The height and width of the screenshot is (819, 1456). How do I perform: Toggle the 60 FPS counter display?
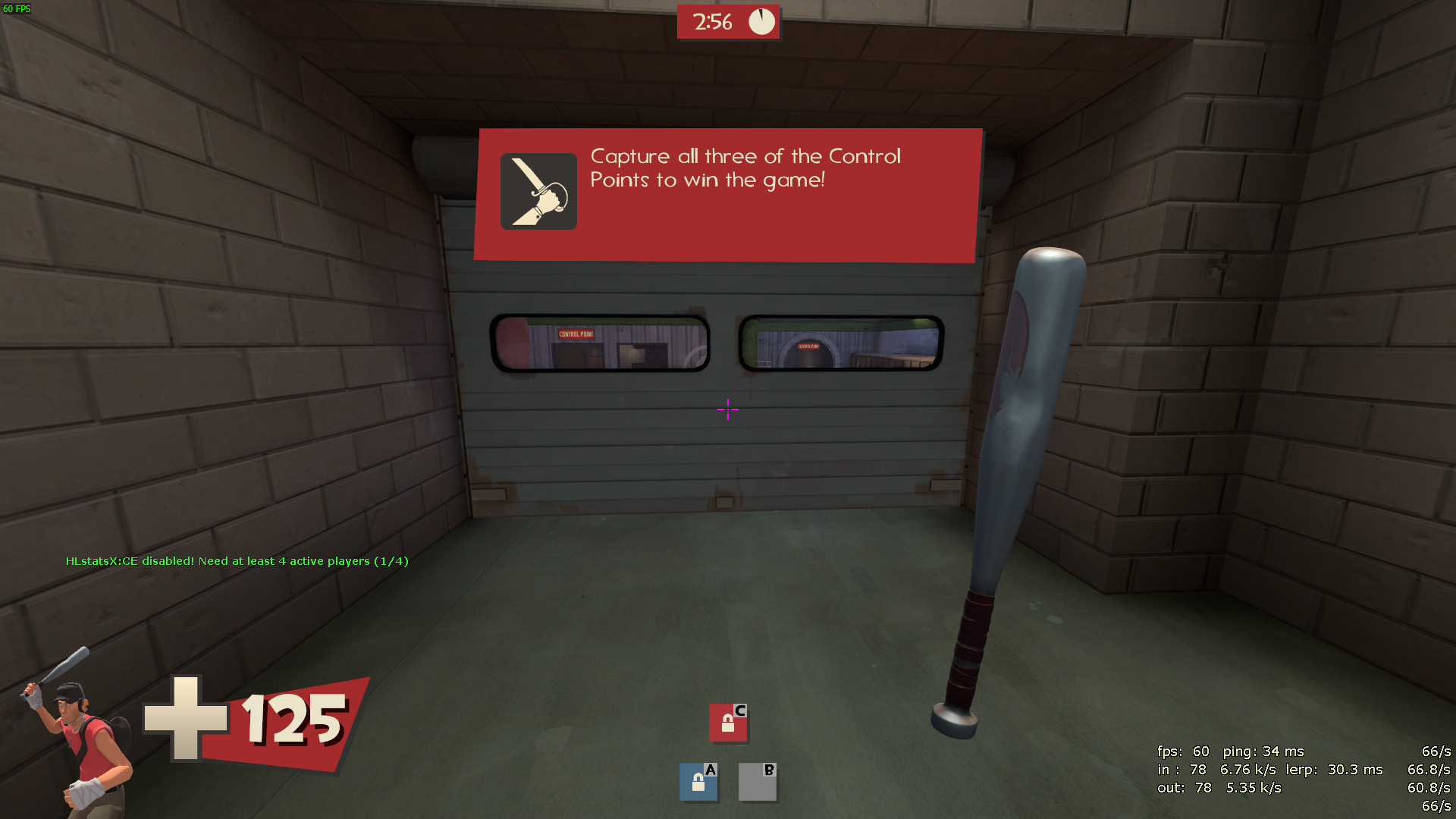(17, 9)
